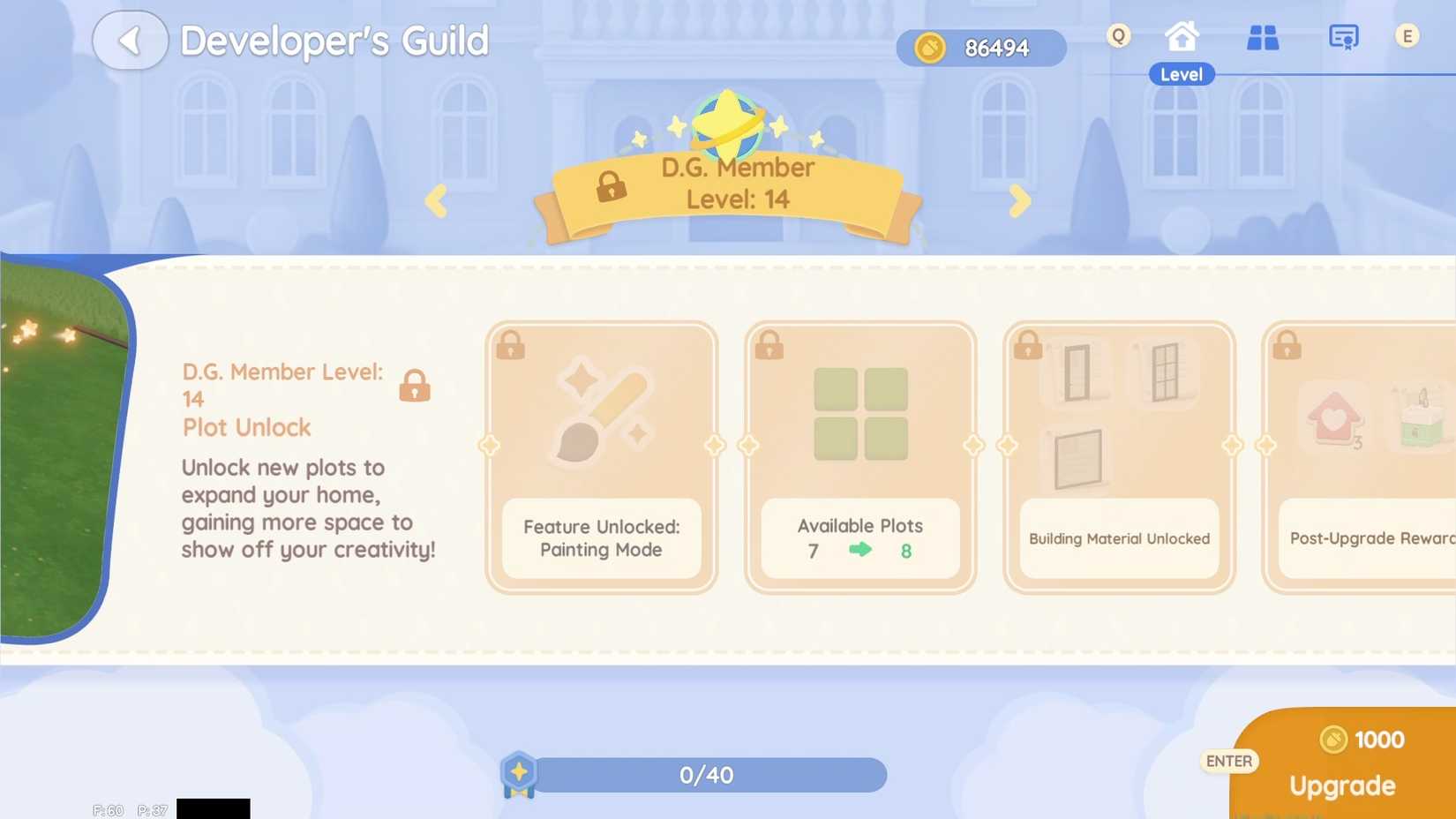Click the lock on the Painting Mode card
This screenshot has width=1456, height=819.
click(x=510, y=345)
